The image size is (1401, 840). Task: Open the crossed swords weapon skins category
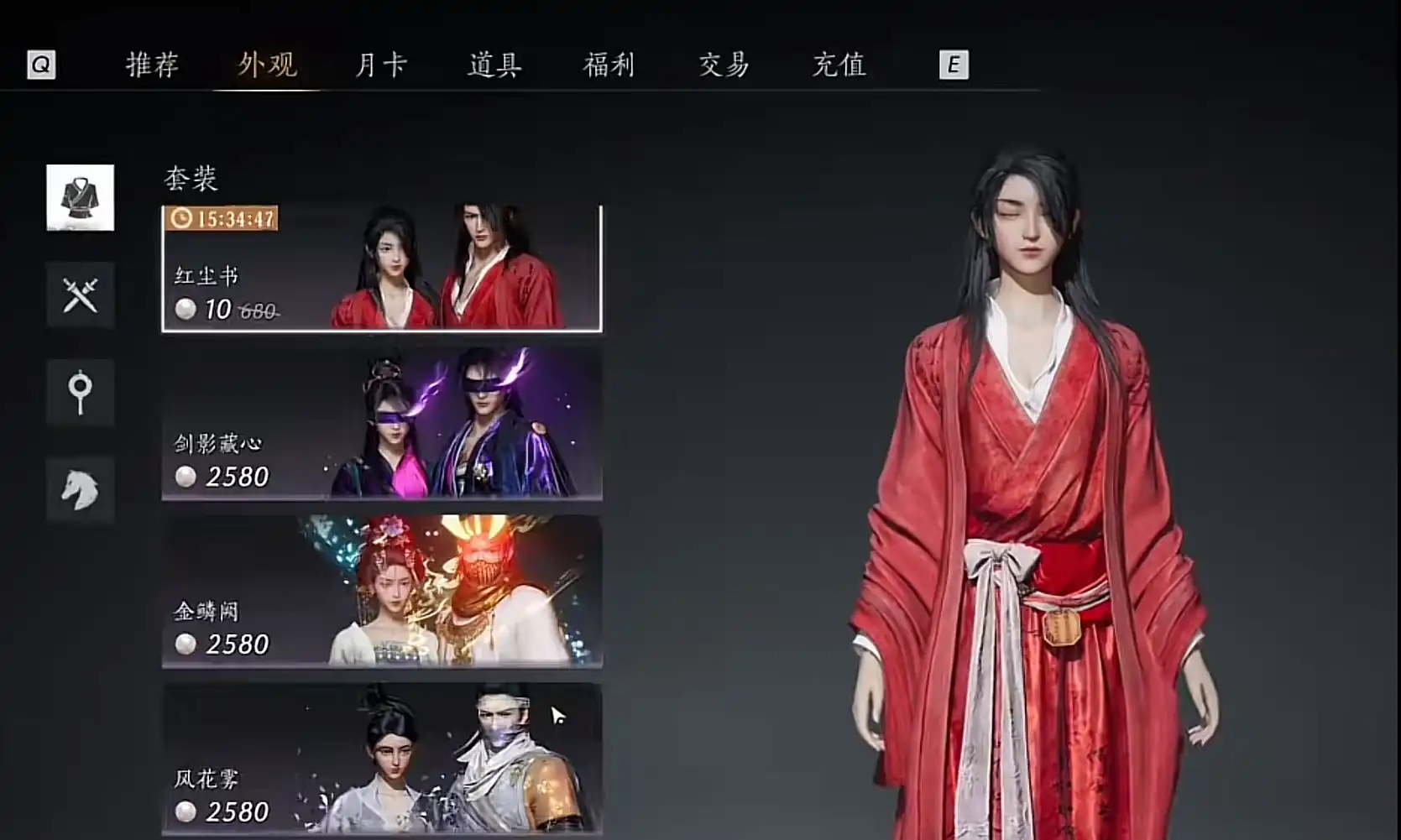(x=80, y=295)
